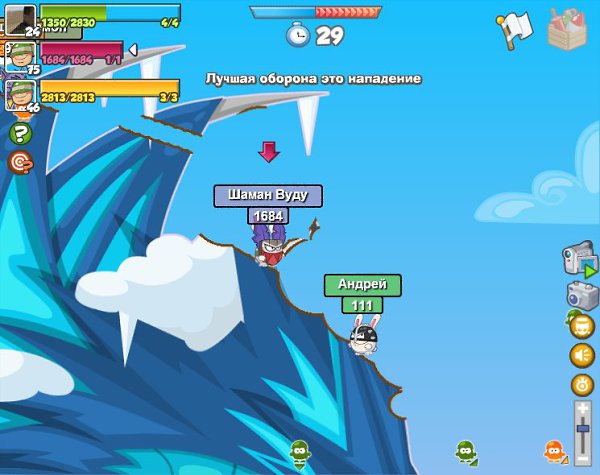Viewport: 600px width, 475px height.
Task: Click the round button below the speaker
Action: (x=582, y=384)
